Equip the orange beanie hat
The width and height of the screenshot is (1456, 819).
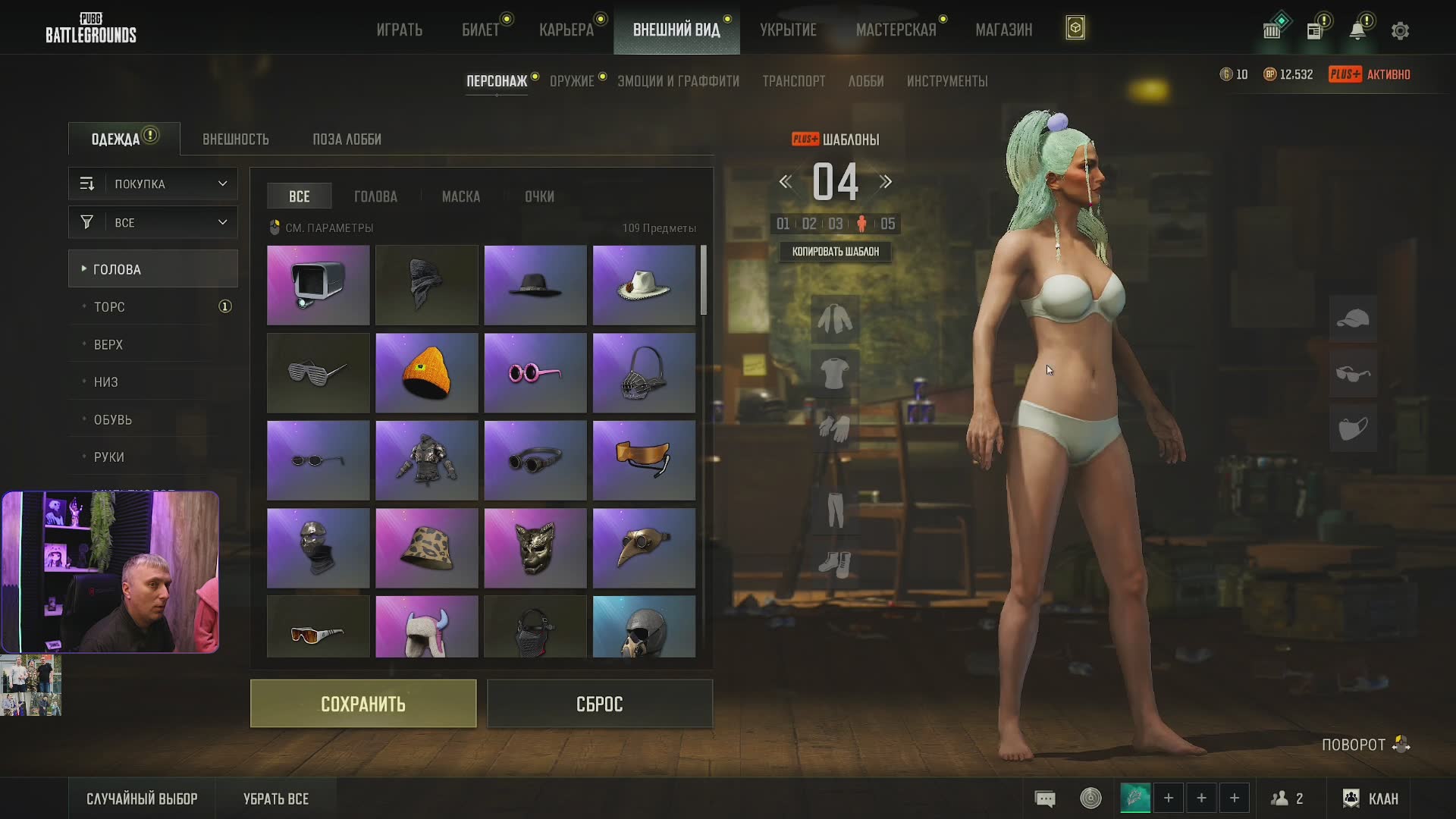[427, 373]
